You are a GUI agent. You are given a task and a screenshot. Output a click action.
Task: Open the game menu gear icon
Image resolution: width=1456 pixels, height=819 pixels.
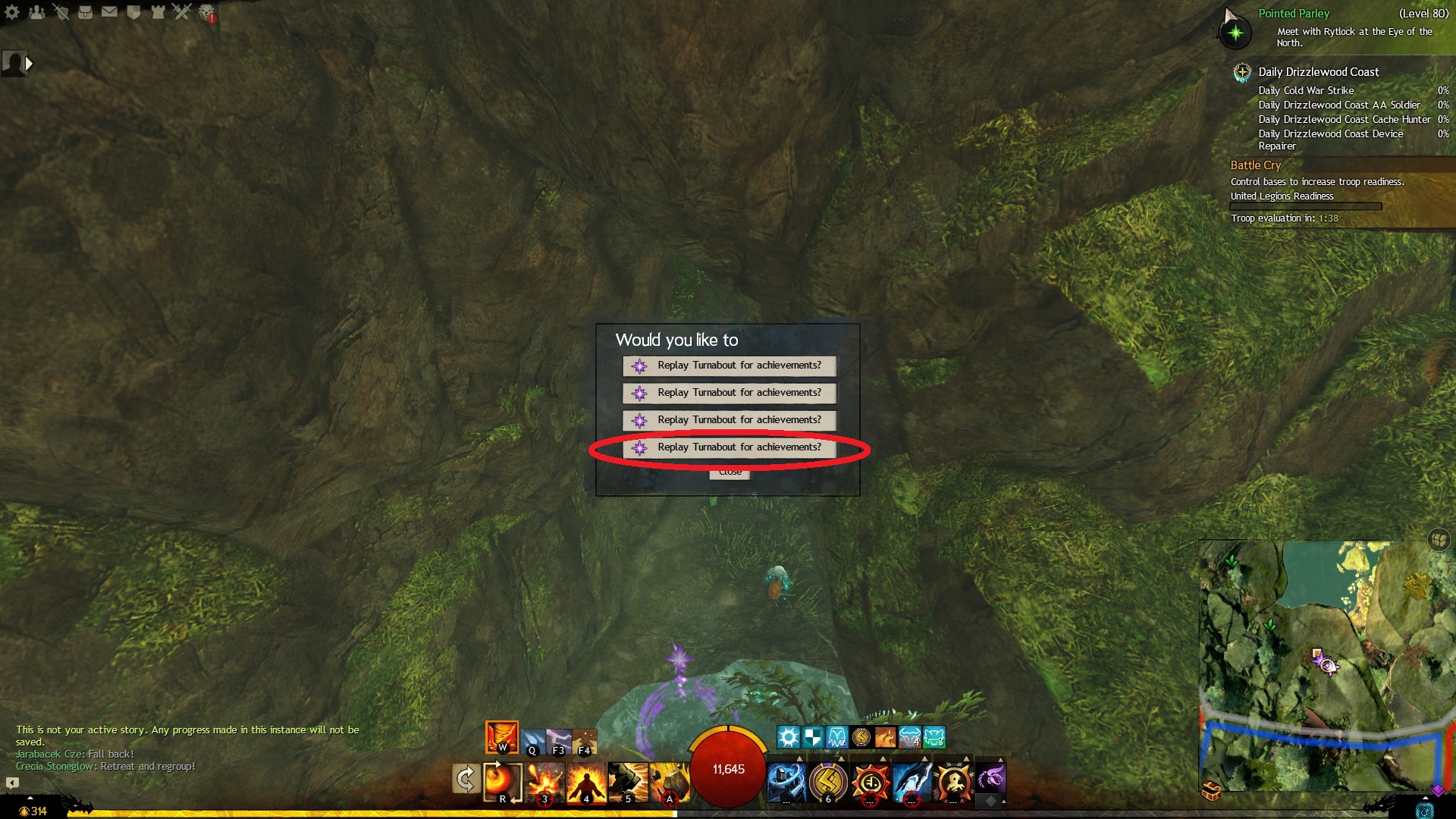[x=12, y=12]
